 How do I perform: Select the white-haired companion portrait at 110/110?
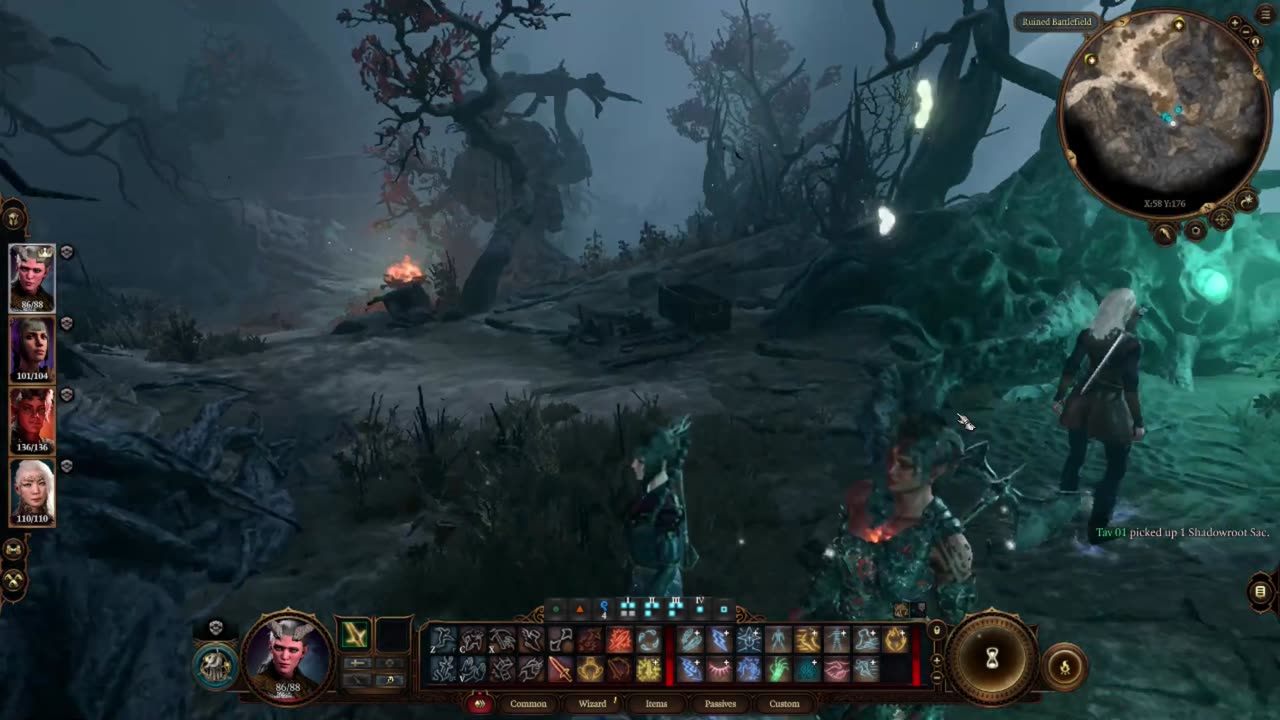(x=32, y=491)
